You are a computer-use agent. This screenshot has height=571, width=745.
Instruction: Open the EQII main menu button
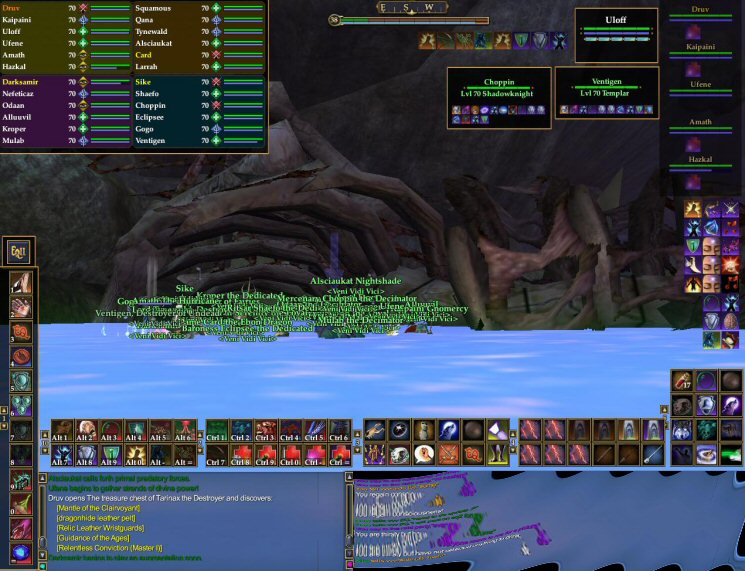(19, 251)
